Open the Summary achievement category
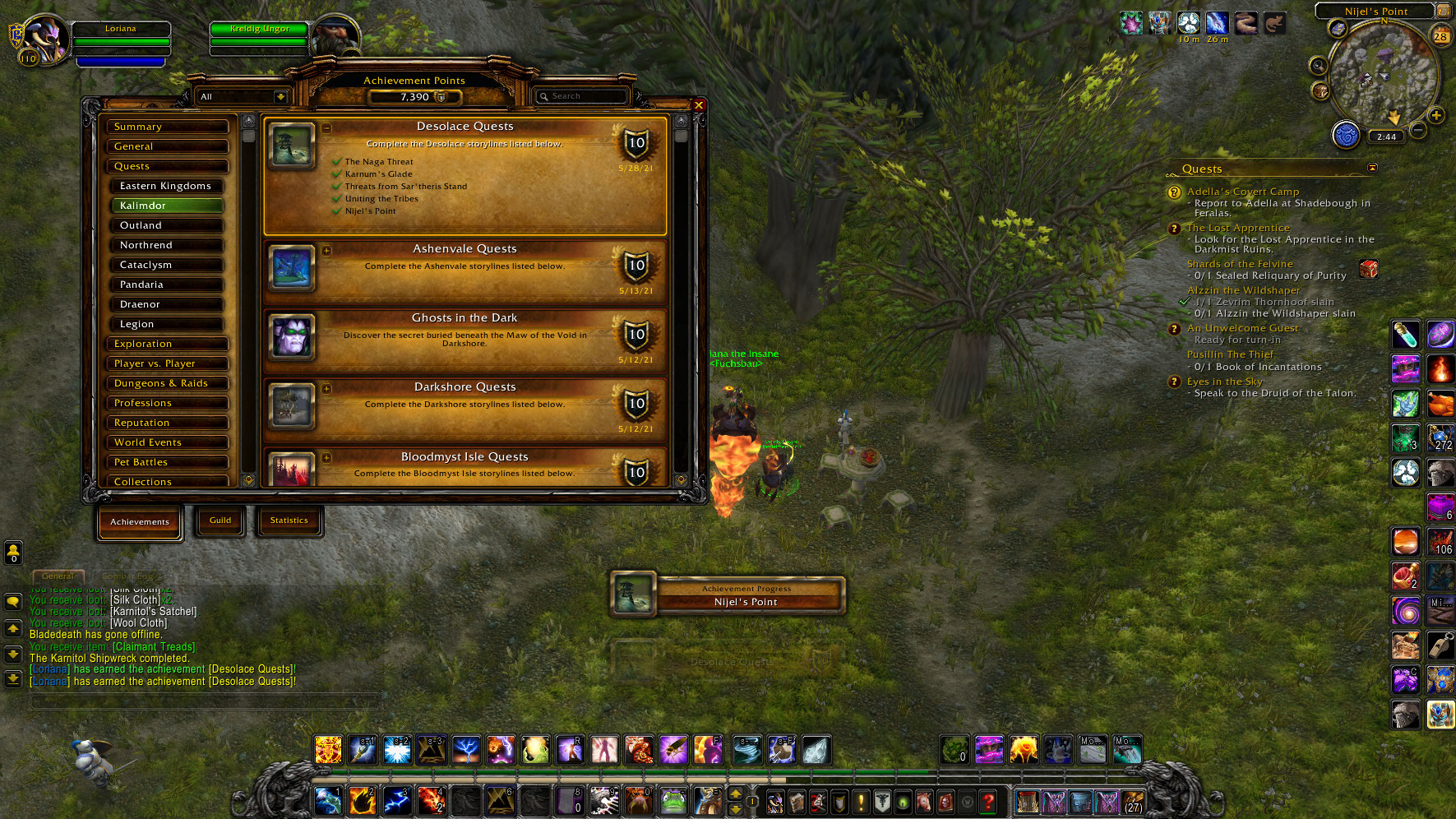This screenshot has height=819, width=1456. (x=167, y=127)
